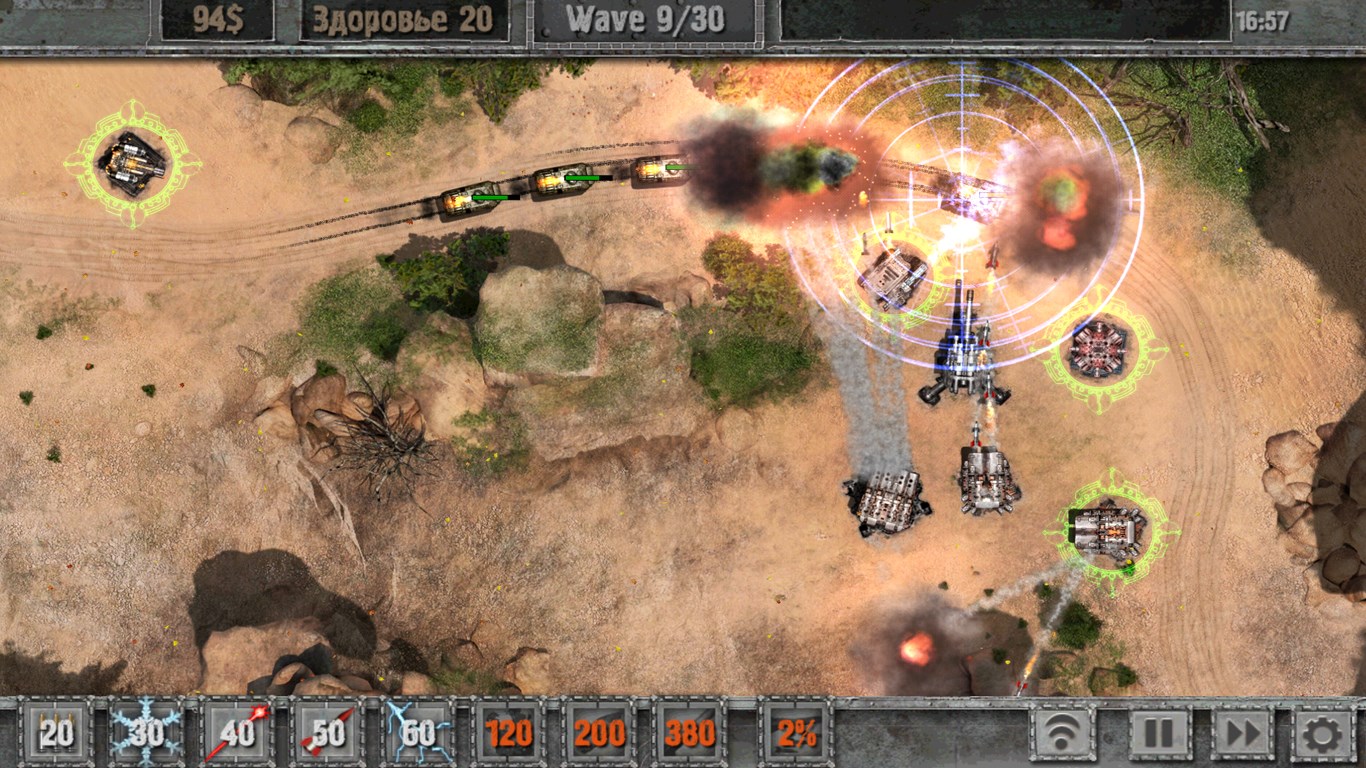Select the rocket tower costing 50
1366x768 pixels.
(328, 733)
